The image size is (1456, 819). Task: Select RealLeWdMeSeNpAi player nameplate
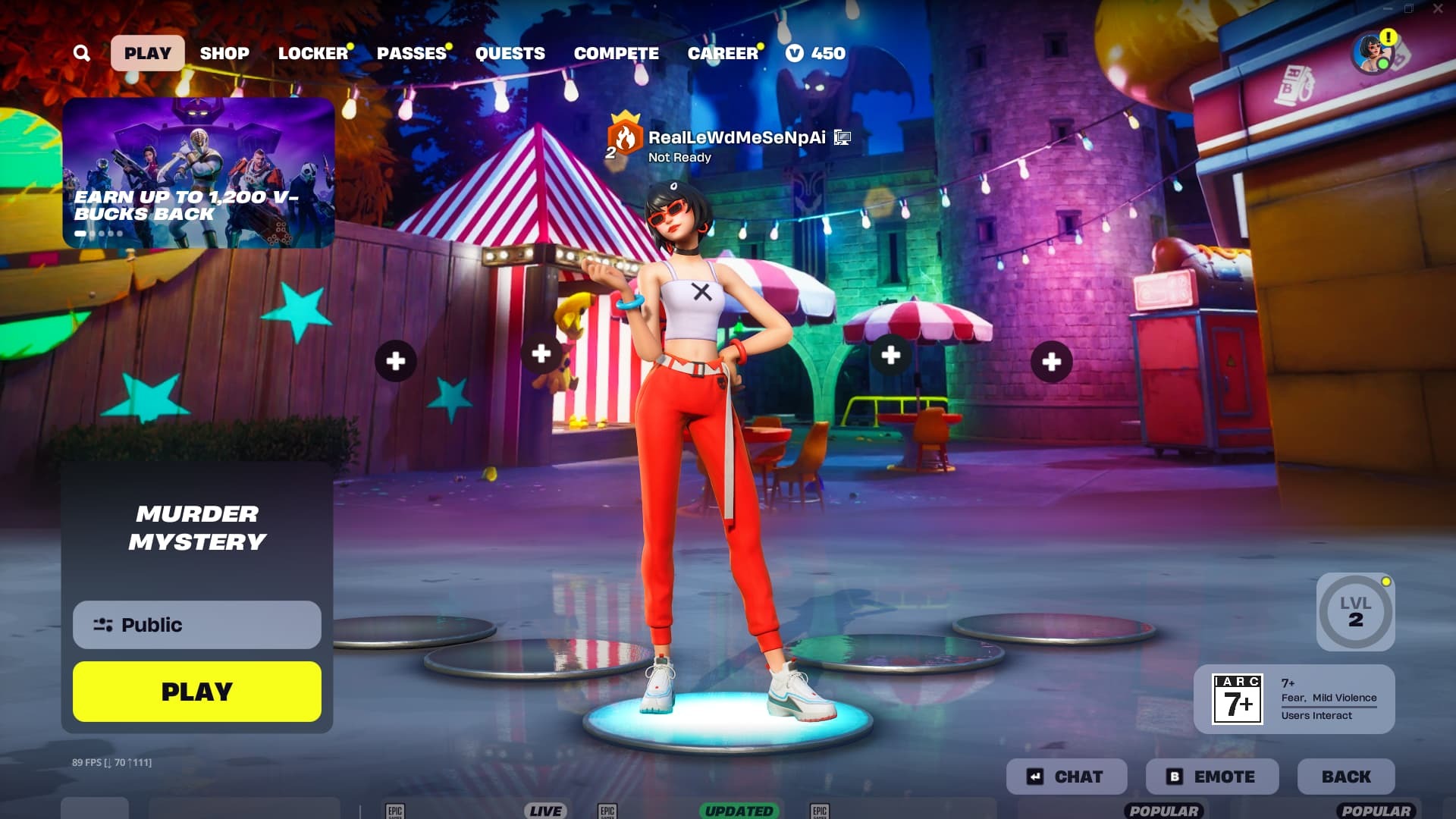point(736,138)
